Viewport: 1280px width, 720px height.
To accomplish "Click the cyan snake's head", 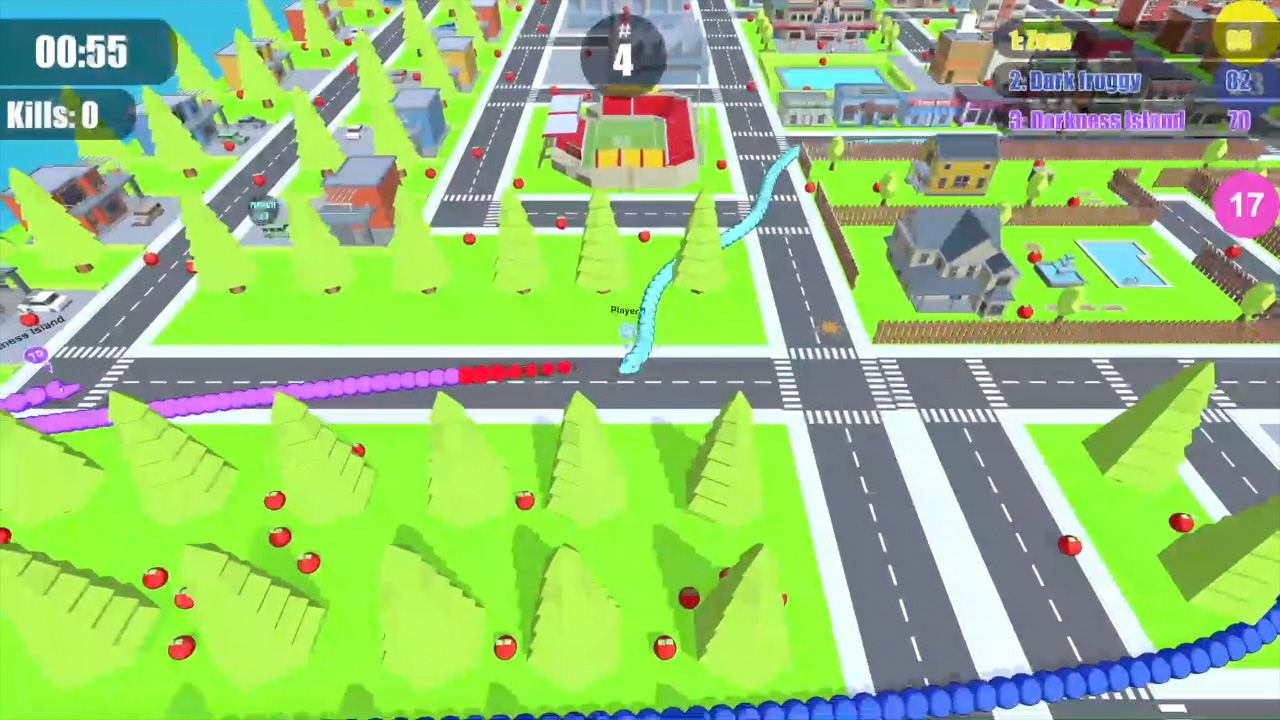I will click(630, 368).
